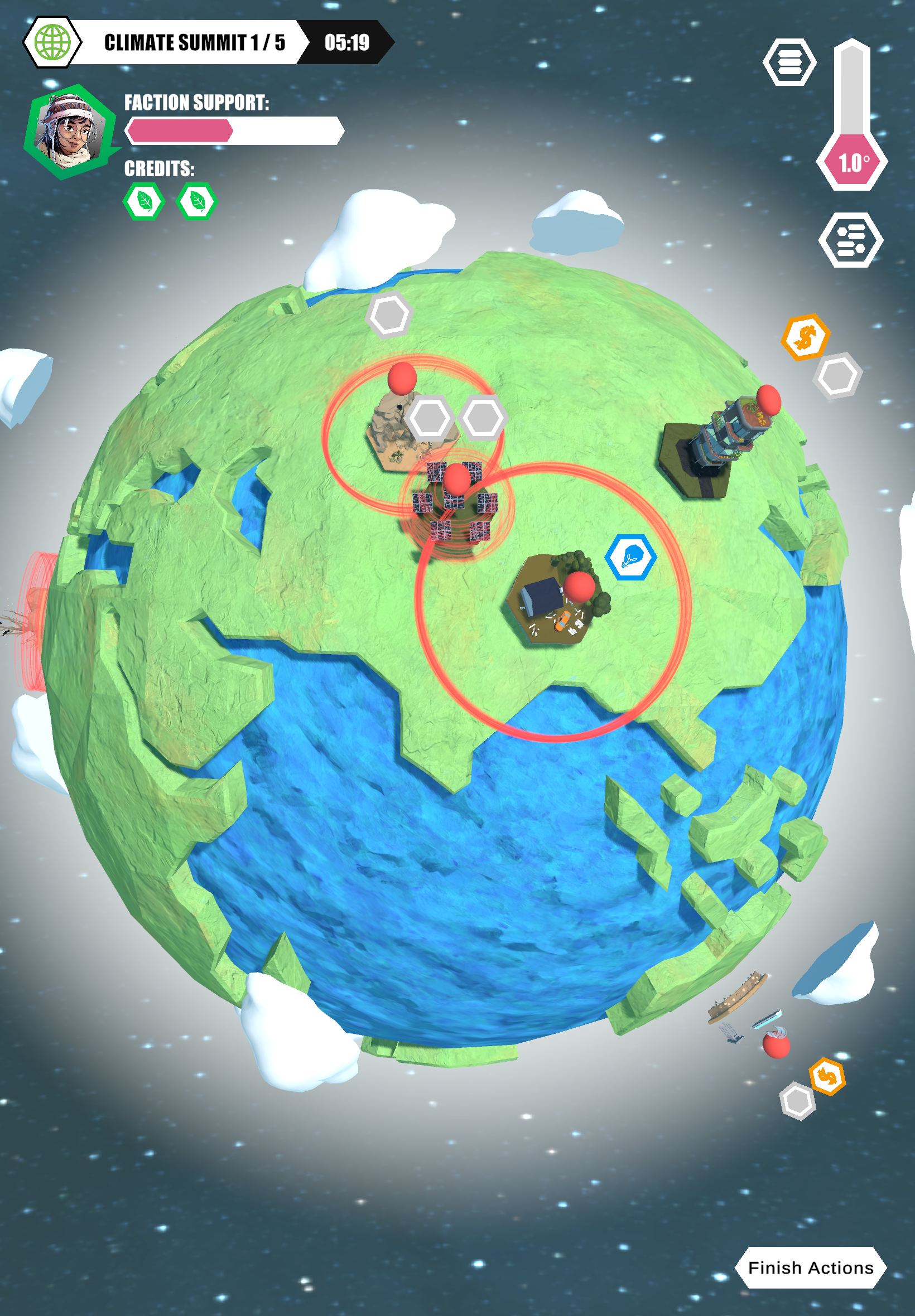Screen dimensions: 915x1316
Task: Select the blue lightbulb action marker
Action: click(630, 557)
